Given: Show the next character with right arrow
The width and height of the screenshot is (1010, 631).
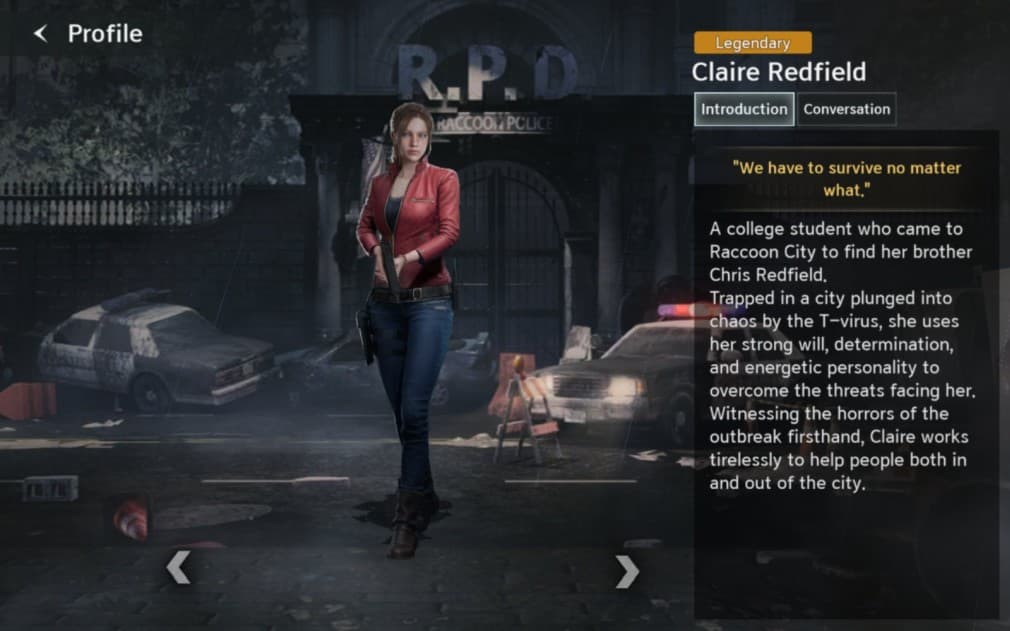Looking at the screenshot, I should [x=627, y=571].
